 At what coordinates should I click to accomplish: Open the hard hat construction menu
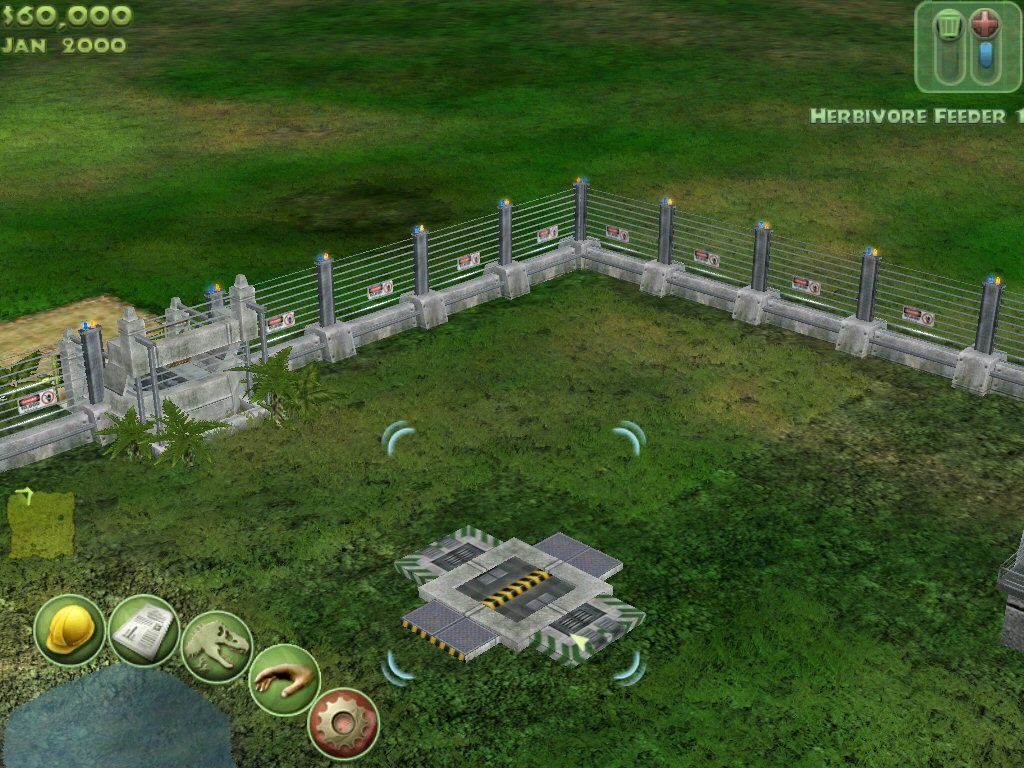[x=69, y=630]
